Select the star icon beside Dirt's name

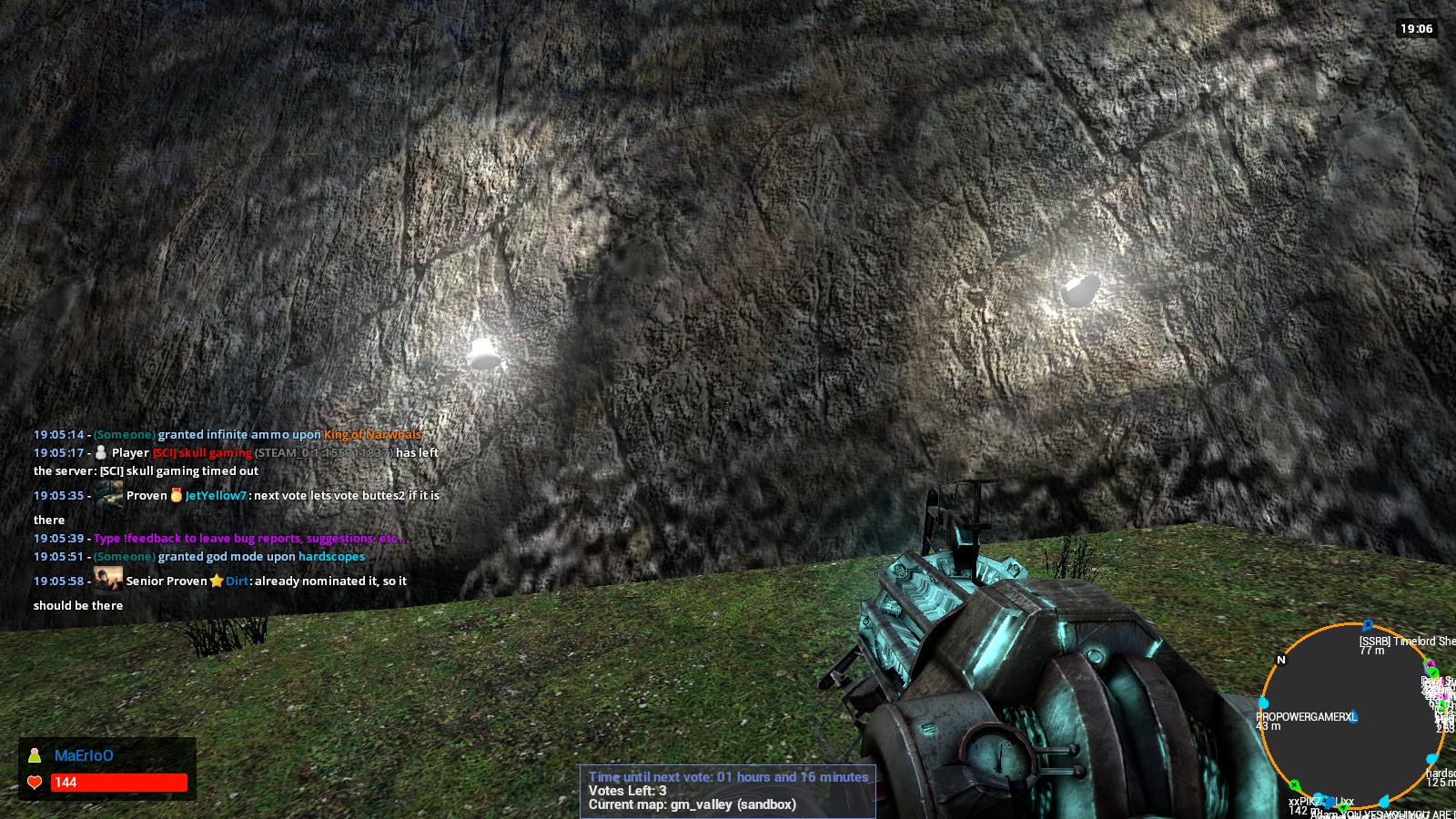tap(218, 581)
